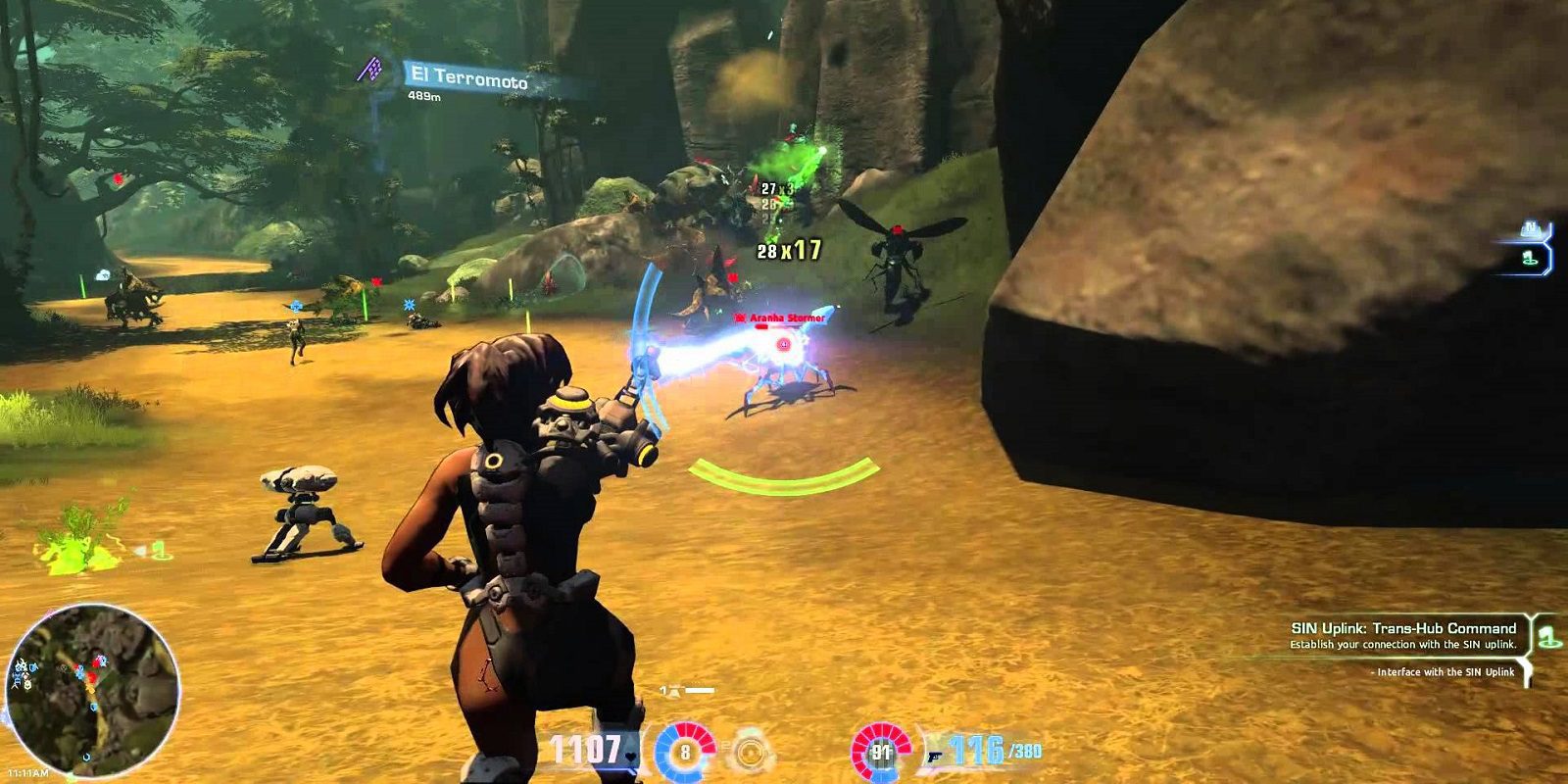Click the green marker icon in the side panel
This screenshot has width=1568, height=784.
[x=1530, y=259]
